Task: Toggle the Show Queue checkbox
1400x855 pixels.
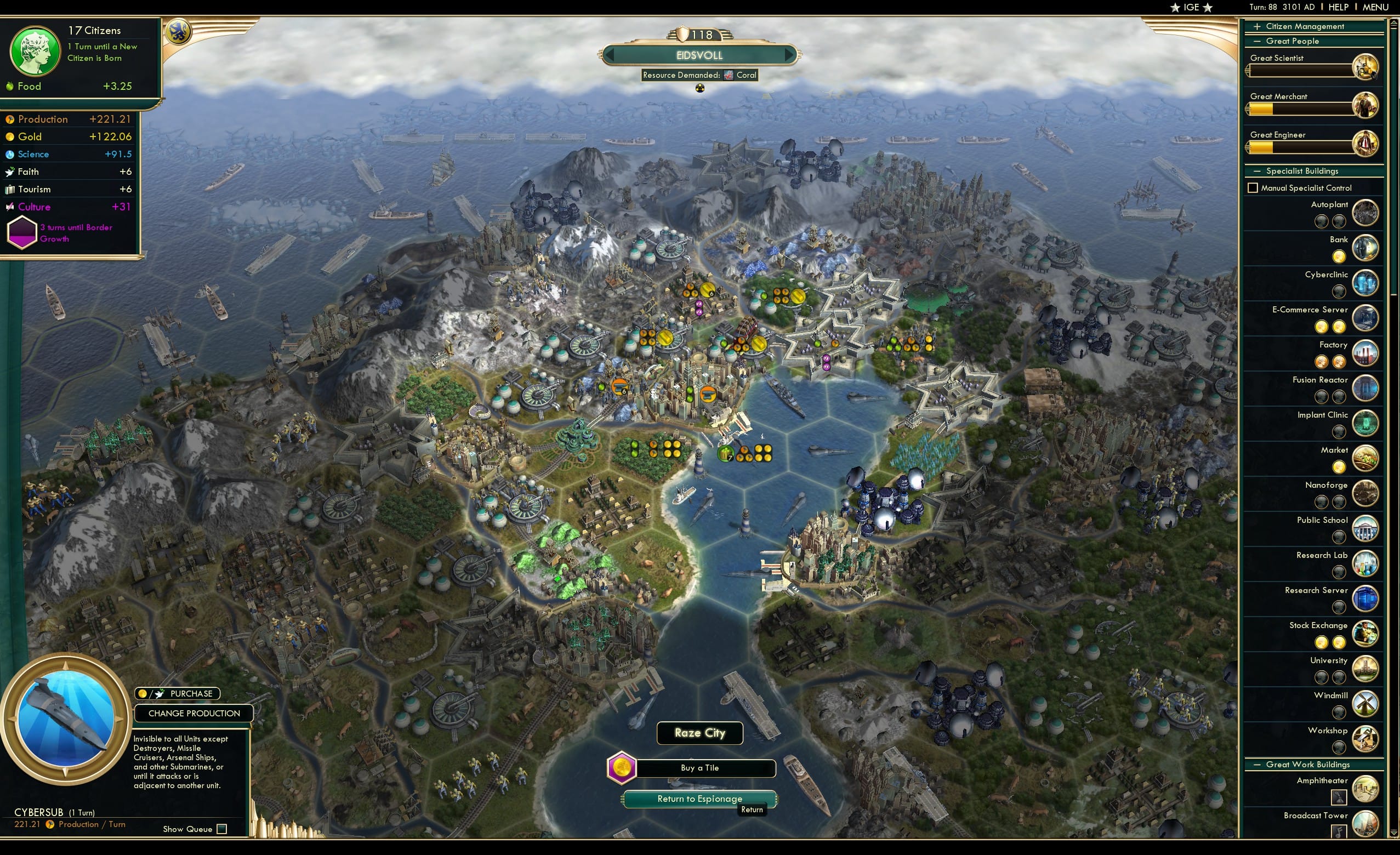Action: [221, 829]
